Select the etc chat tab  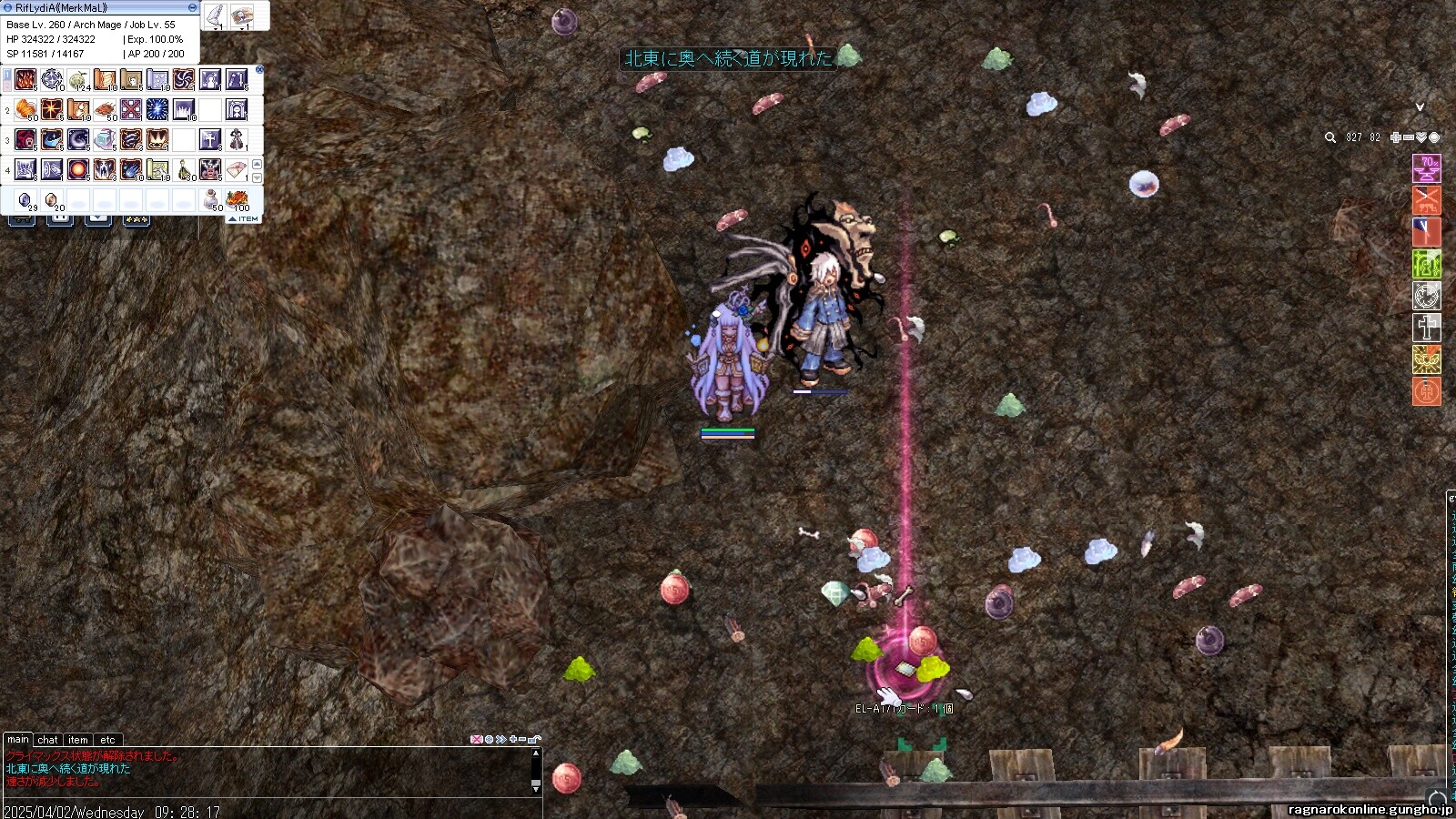coord(107,740)
